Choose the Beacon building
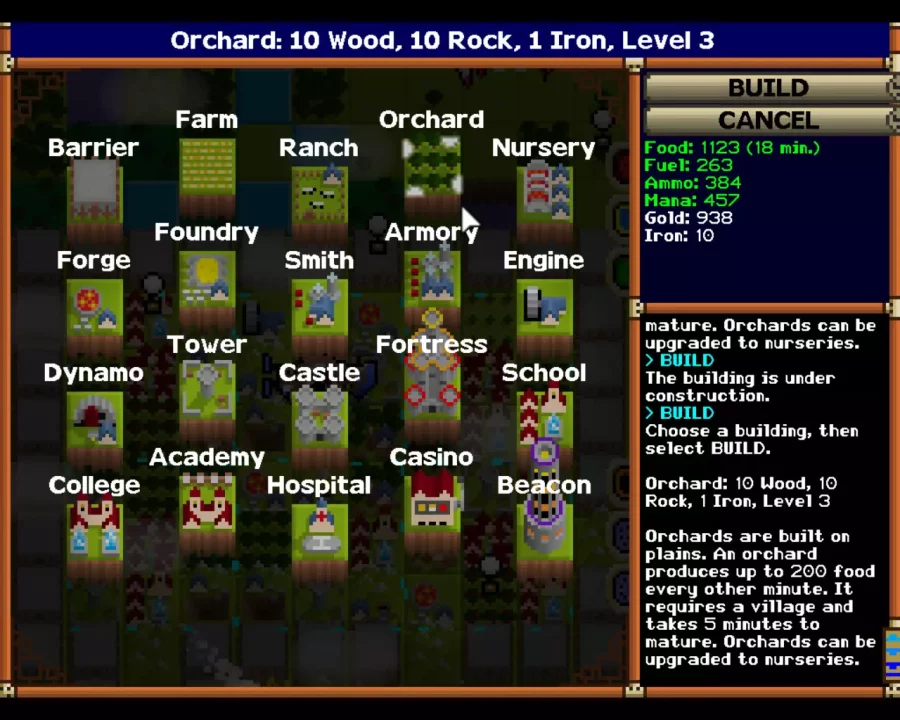 tap(543, 526)
